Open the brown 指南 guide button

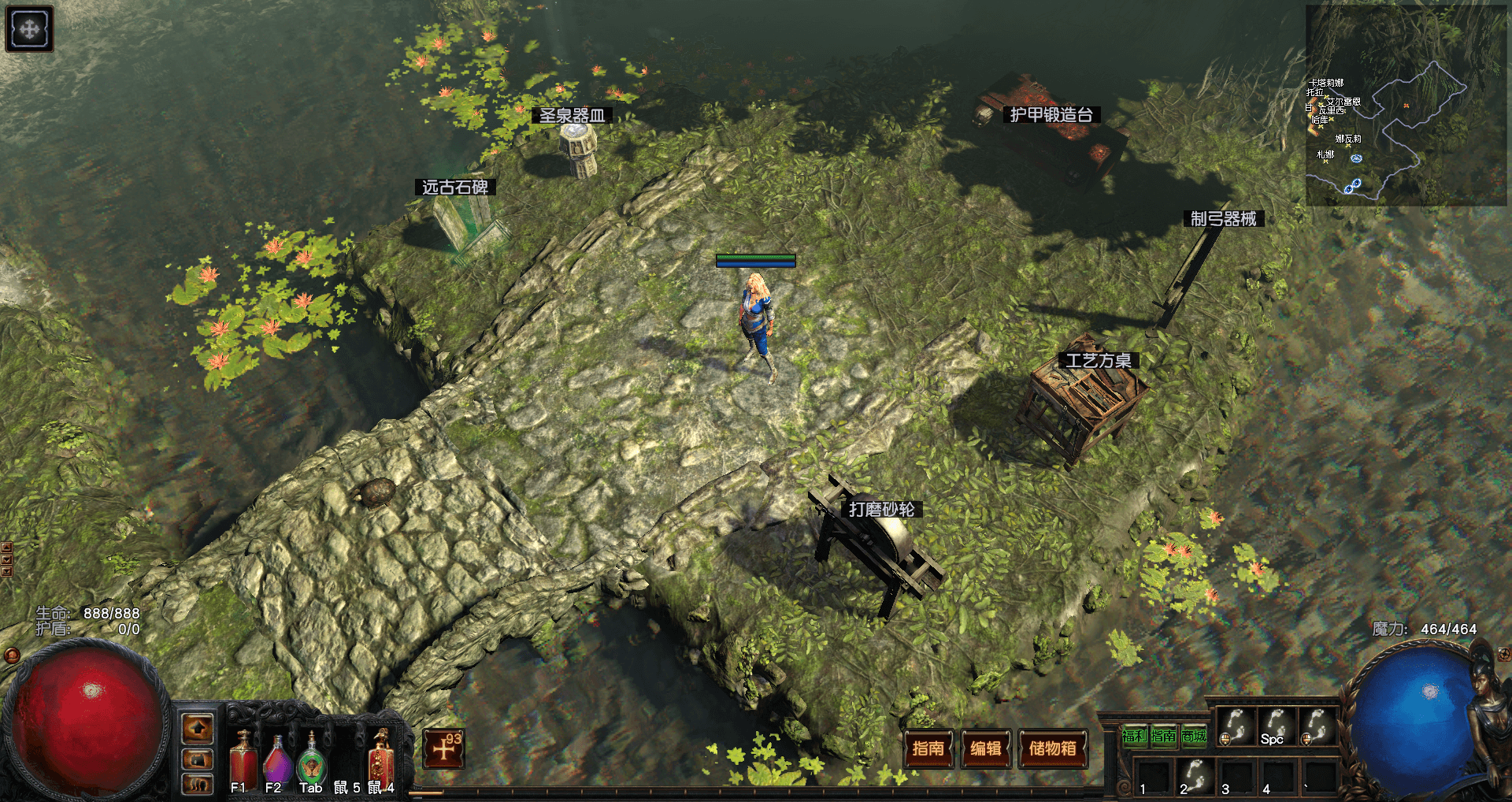coord(928,748)
